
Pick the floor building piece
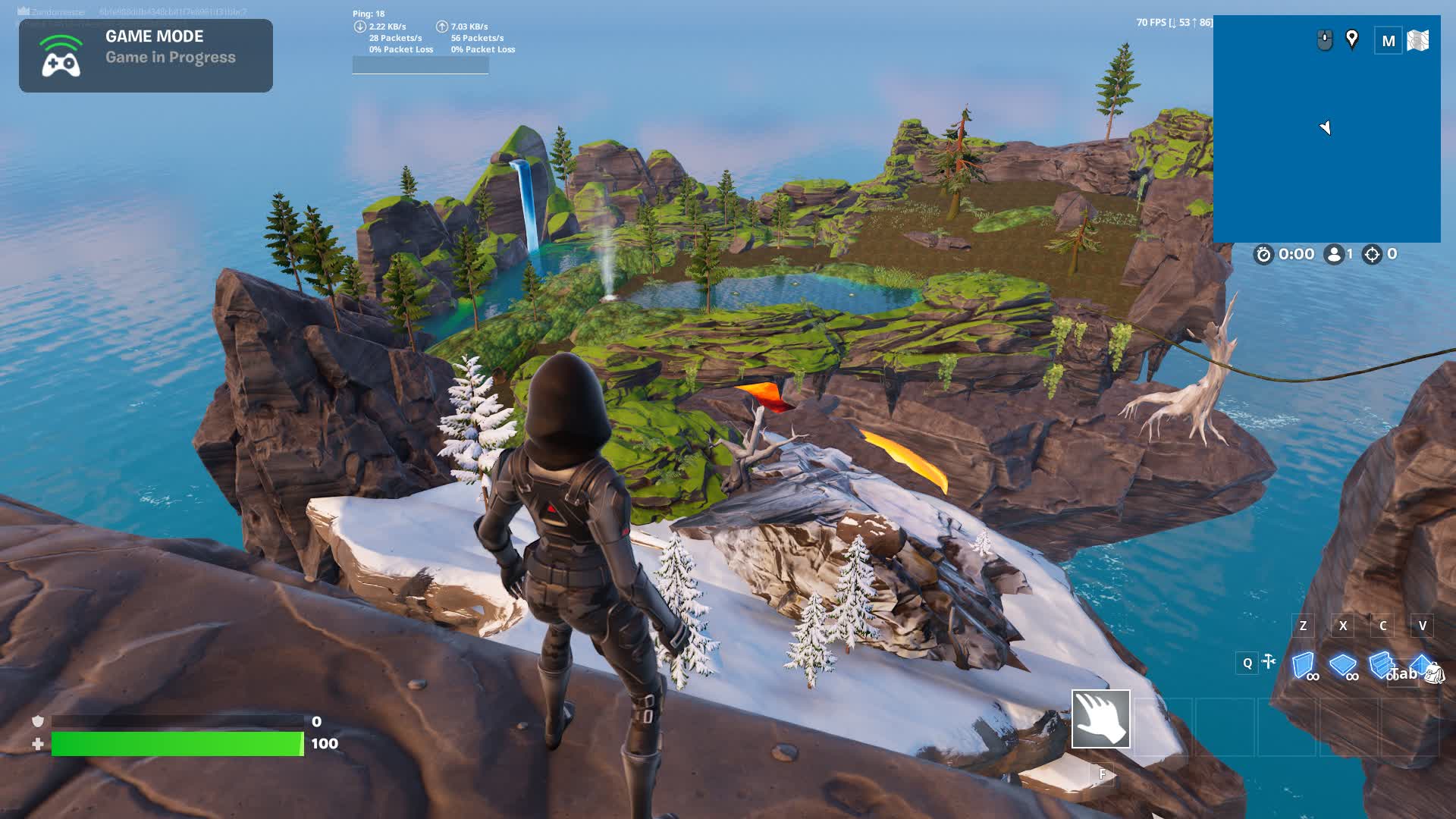click(1342, 665)
